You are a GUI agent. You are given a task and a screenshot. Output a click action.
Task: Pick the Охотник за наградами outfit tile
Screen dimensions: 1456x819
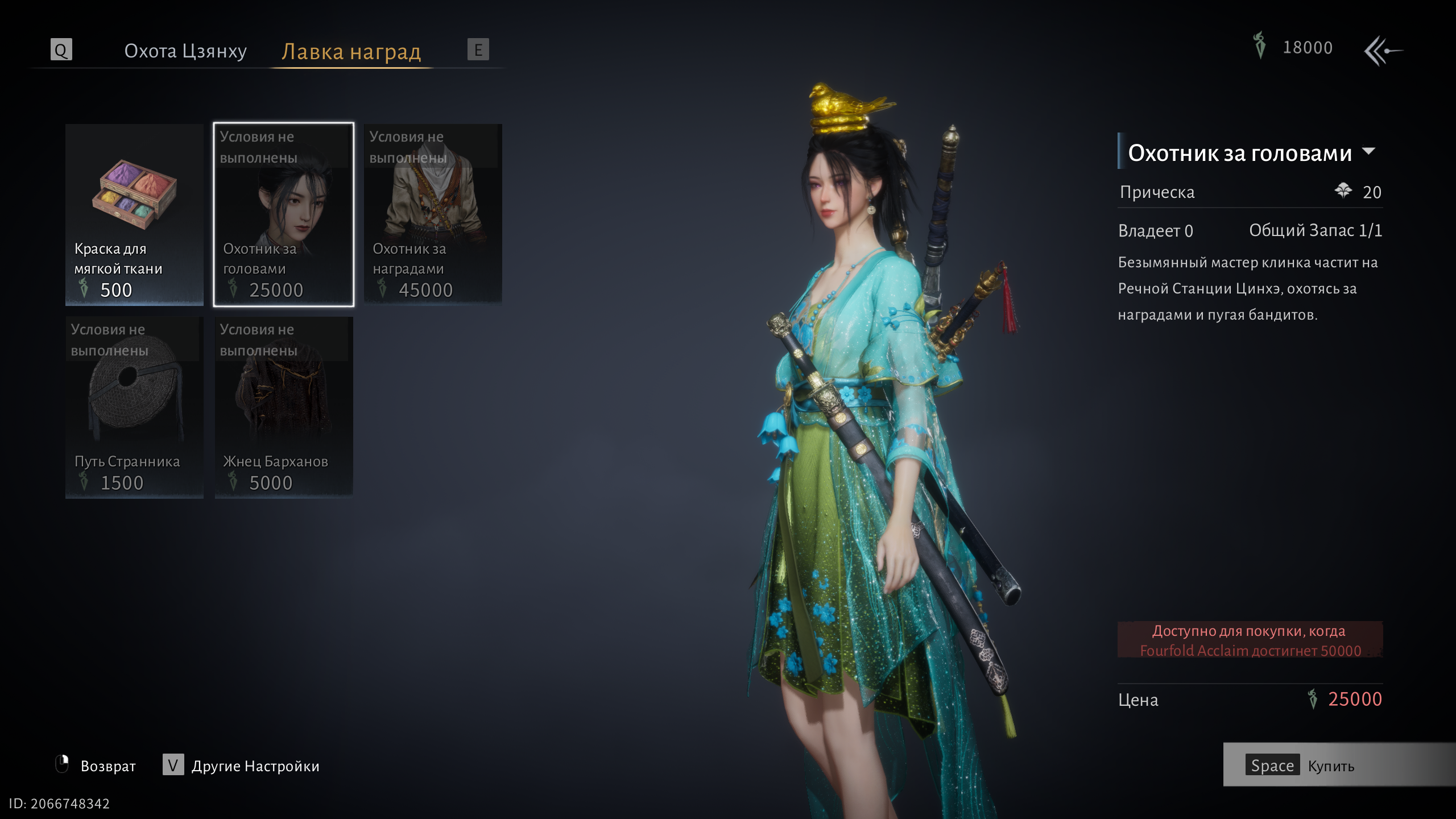tap(433, 214)
